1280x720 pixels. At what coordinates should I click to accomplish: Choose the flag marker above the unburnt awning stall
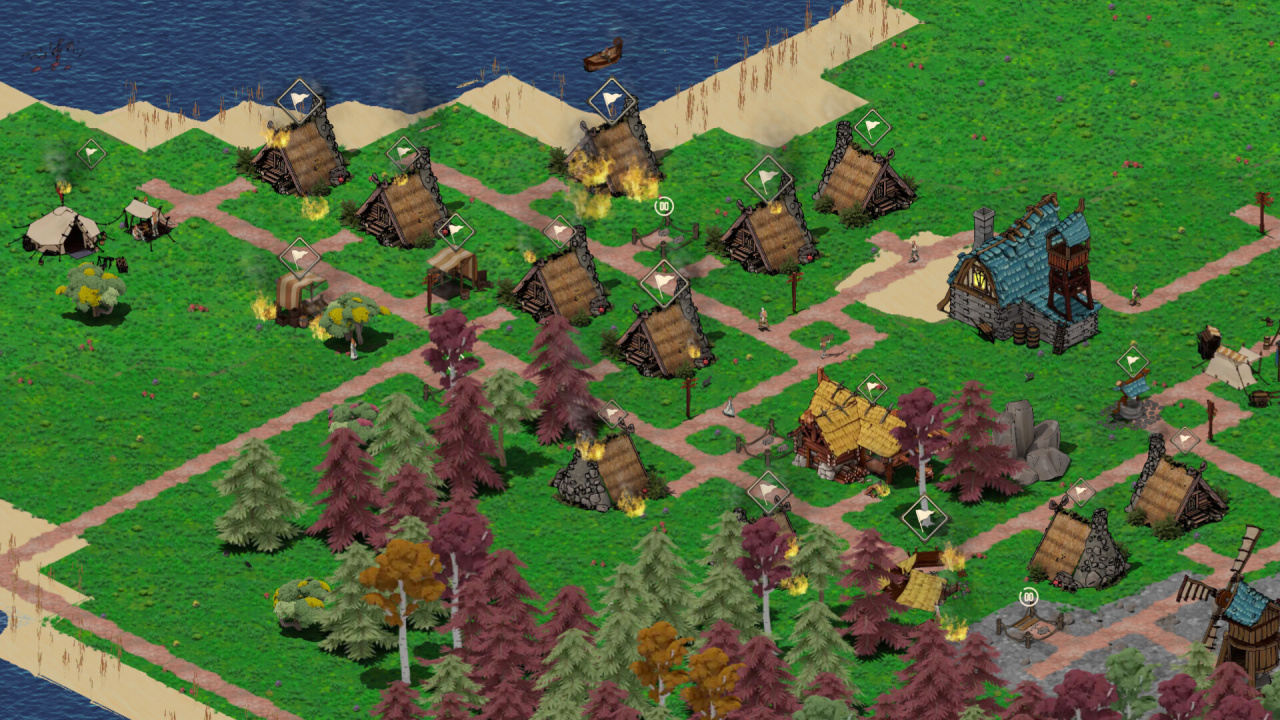[455, 231]
